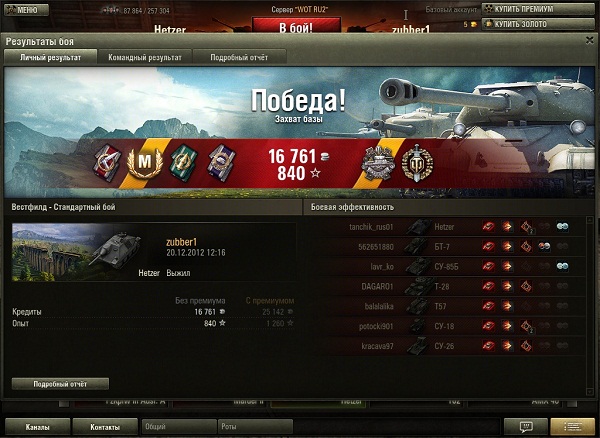Switch to the Командный результат tab
Viewport: 600px width, 438px height.
coord(147,58)
